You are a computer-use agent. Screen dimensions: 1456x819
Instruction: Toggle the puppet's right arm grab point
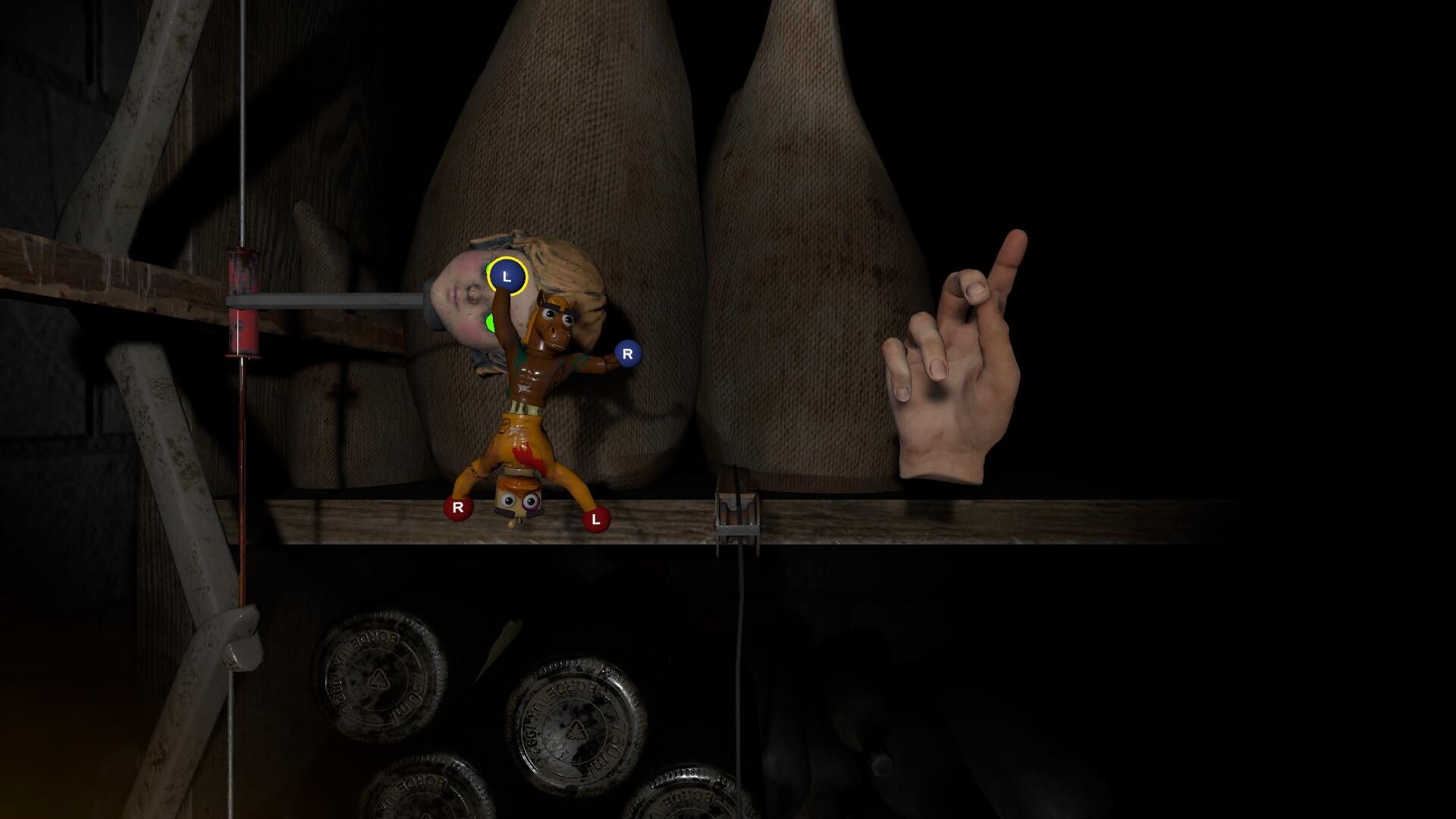(x=626, y=353)
